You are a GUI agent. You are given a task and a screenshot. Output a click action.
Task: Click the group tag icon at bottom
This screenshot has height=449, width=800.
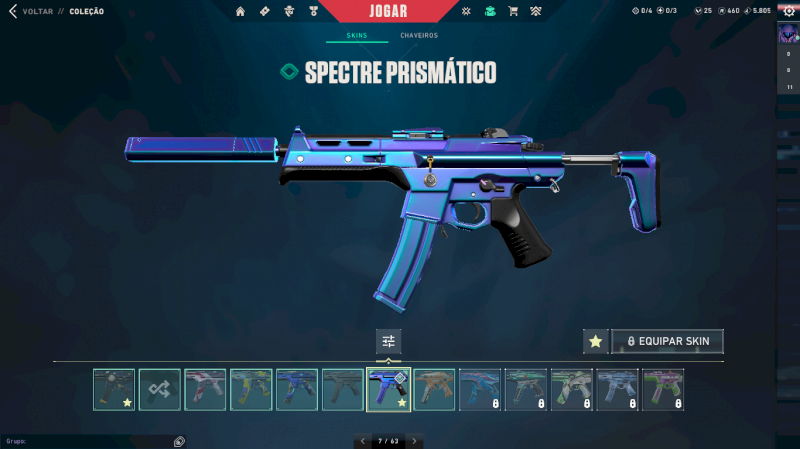point(179,441)
